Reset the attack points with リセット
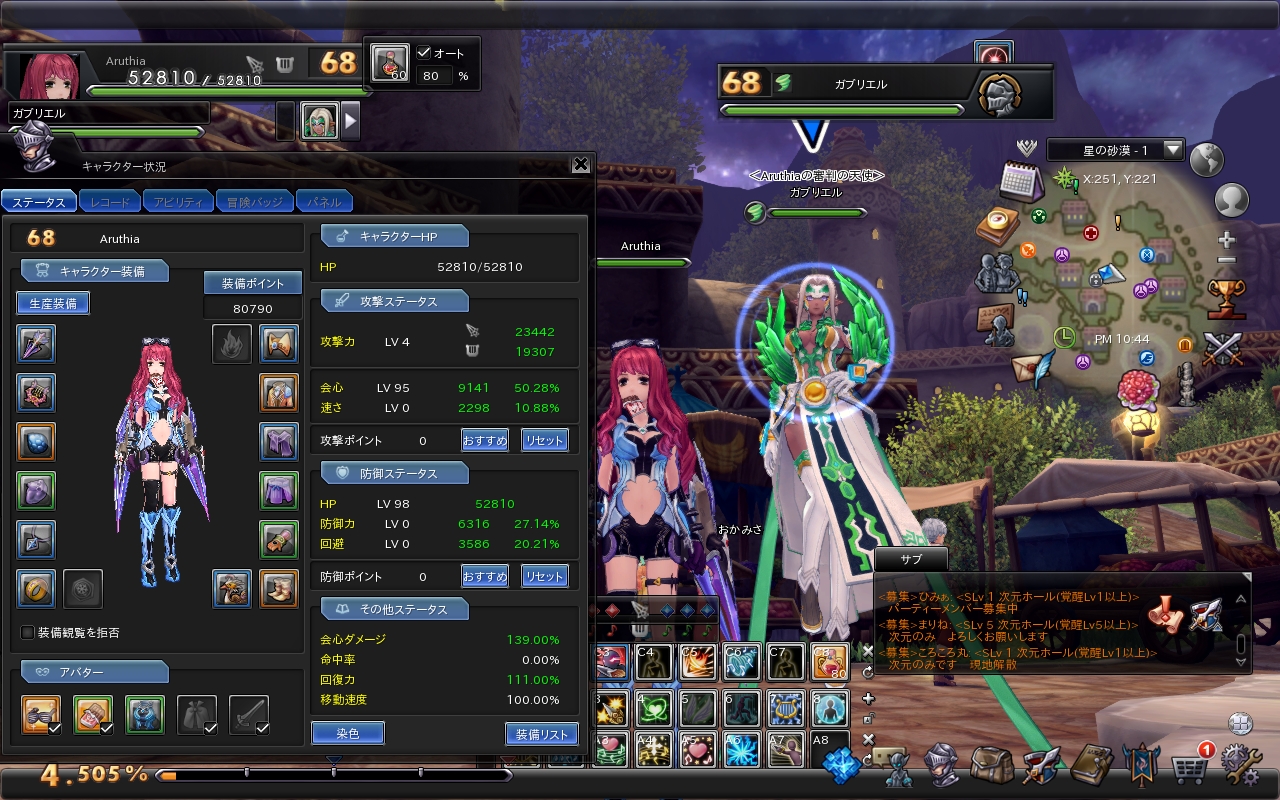1280x800 pixels. click(544, 440)
